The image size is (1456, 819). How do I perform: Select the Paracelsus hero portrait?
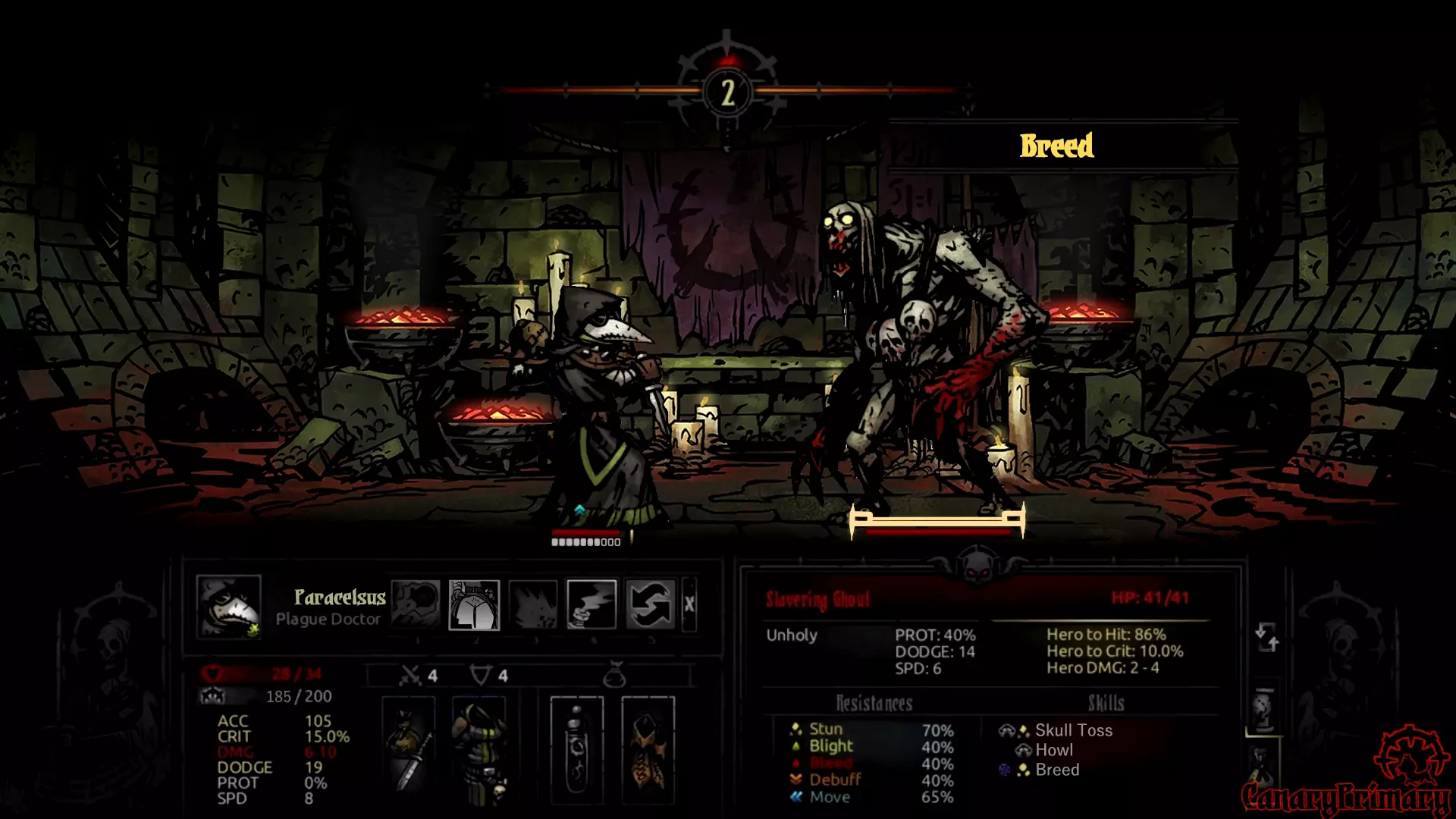tap(228, 606)
